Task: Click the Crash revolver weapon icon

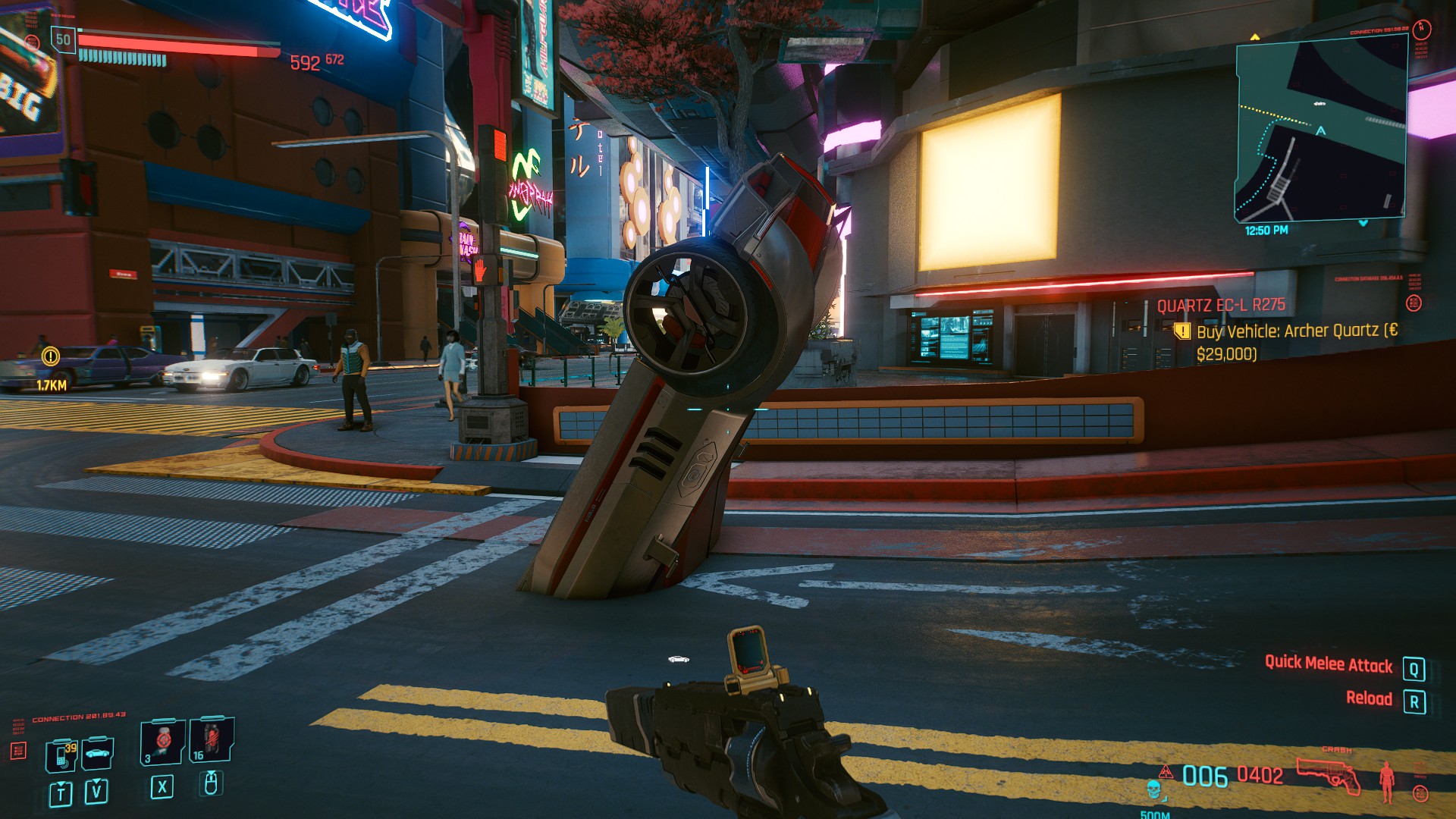Action: coord(1328,775)
